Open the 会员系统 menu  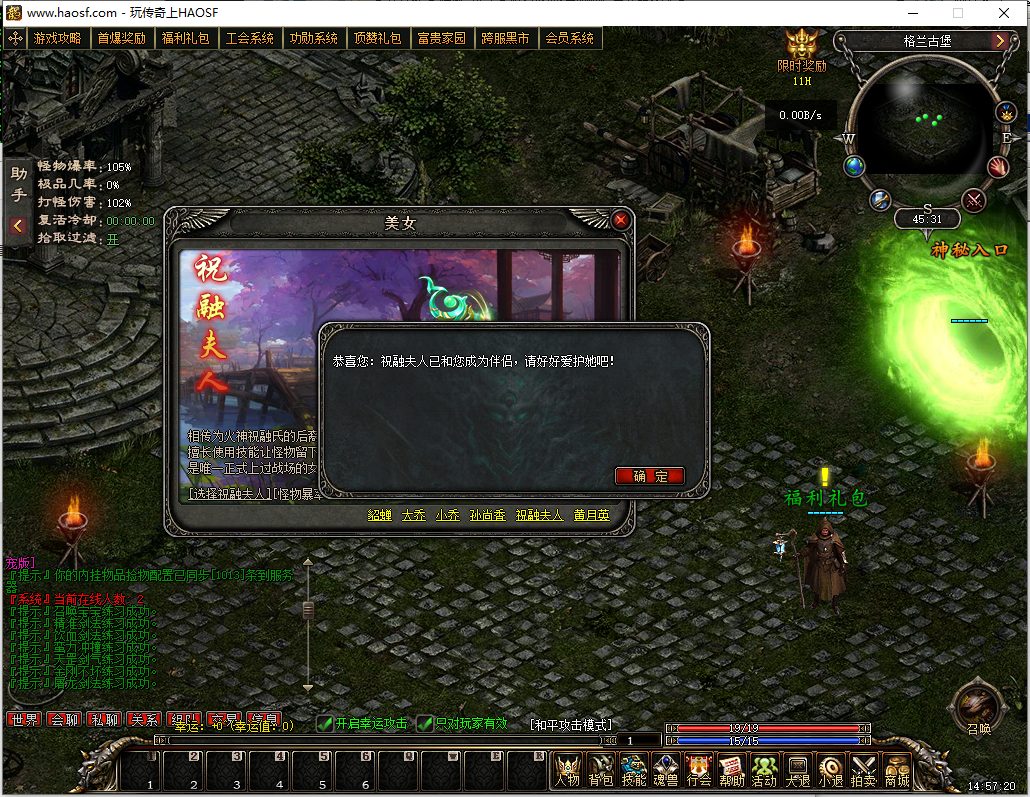(x=569, y=39)
